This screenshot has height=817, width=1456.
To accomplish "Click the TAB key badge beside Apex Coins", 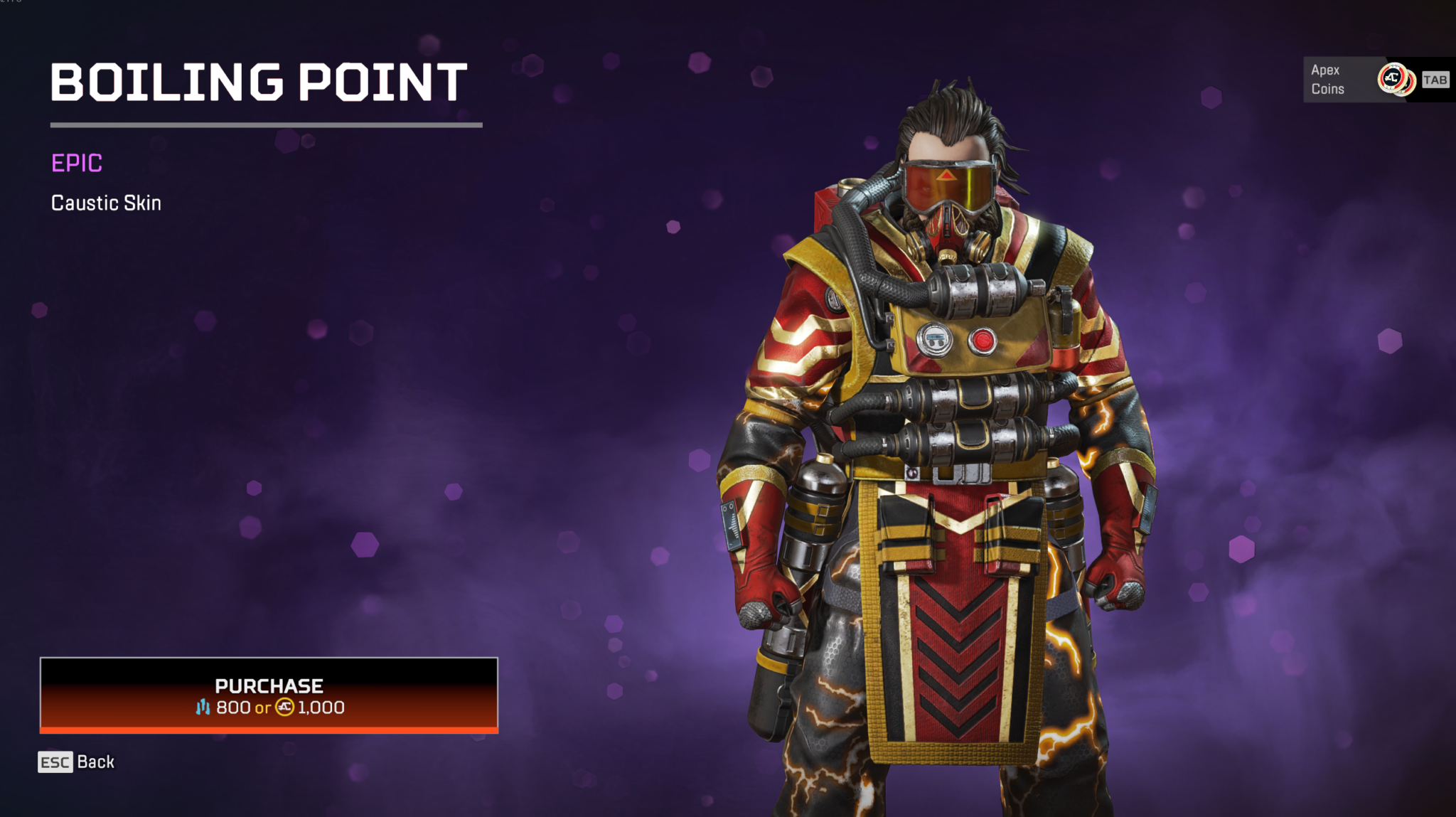I will pos(1435,80).
